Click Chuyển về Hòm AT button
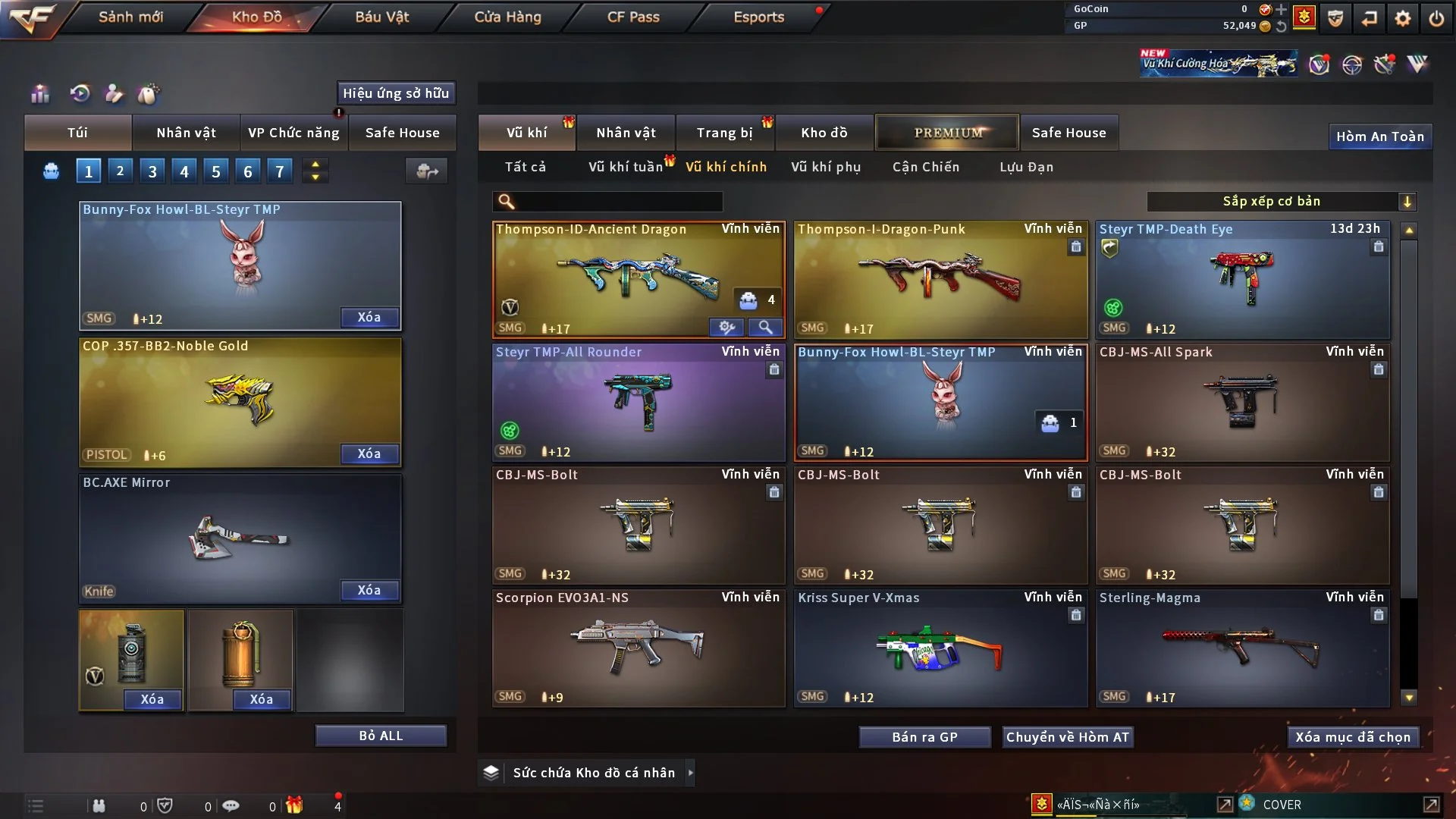This screenshot has height=819, width=1456. [x=1067, y=737]
